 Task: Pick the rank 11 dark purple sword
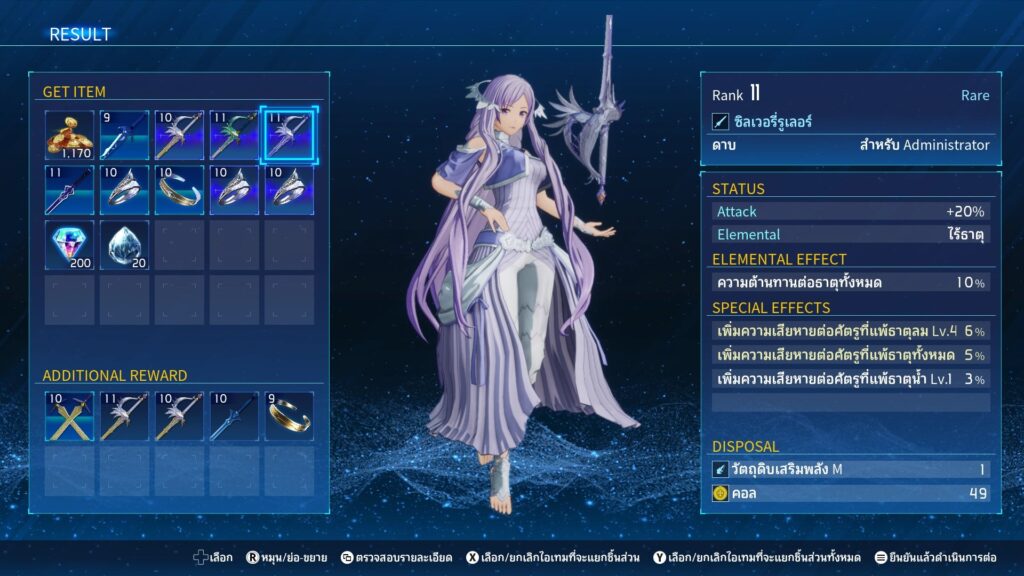70,191
